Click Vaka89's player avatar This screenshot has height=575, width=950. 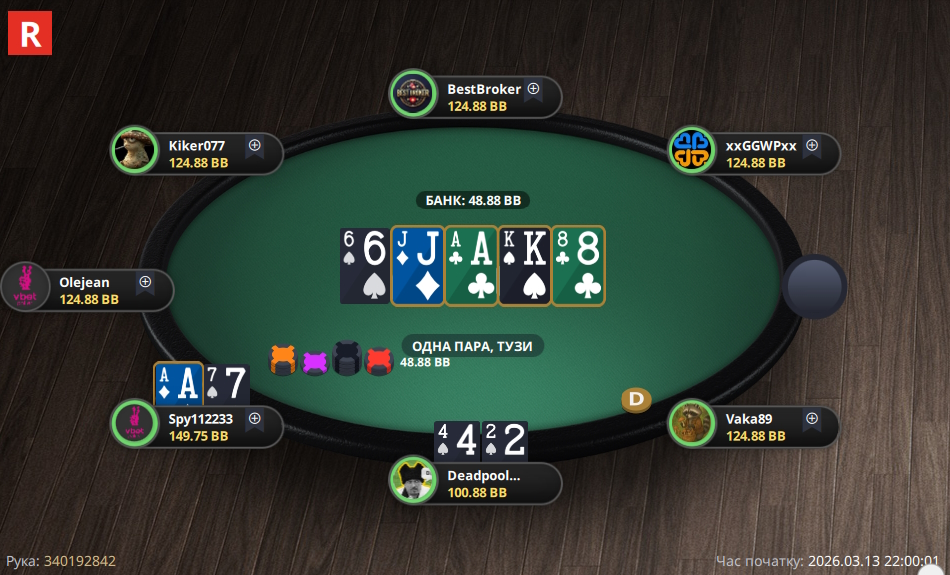(691, 426)
